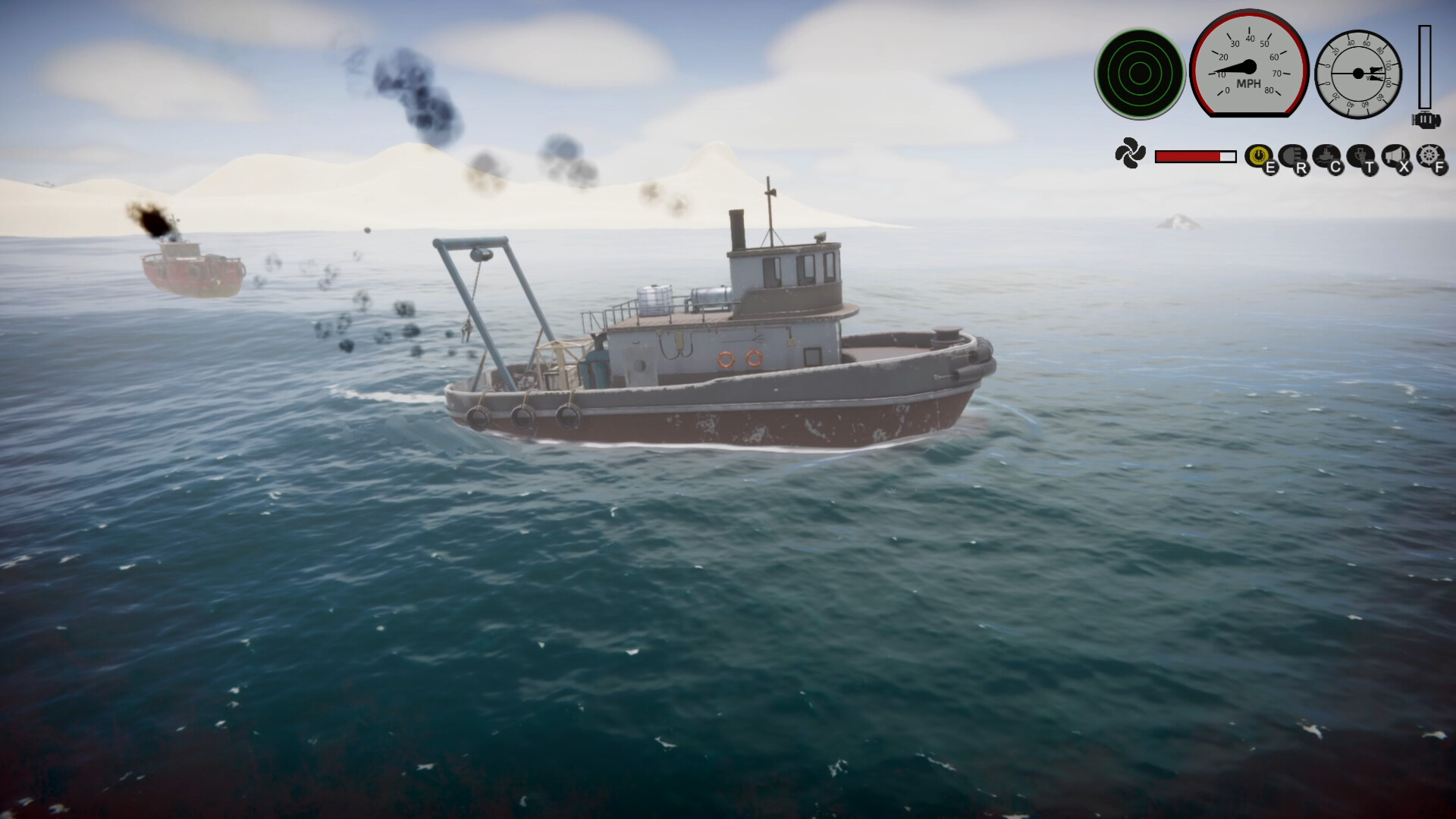Click the X keybind badge
Viewport: 1456px width, 819px height.
1403,168
